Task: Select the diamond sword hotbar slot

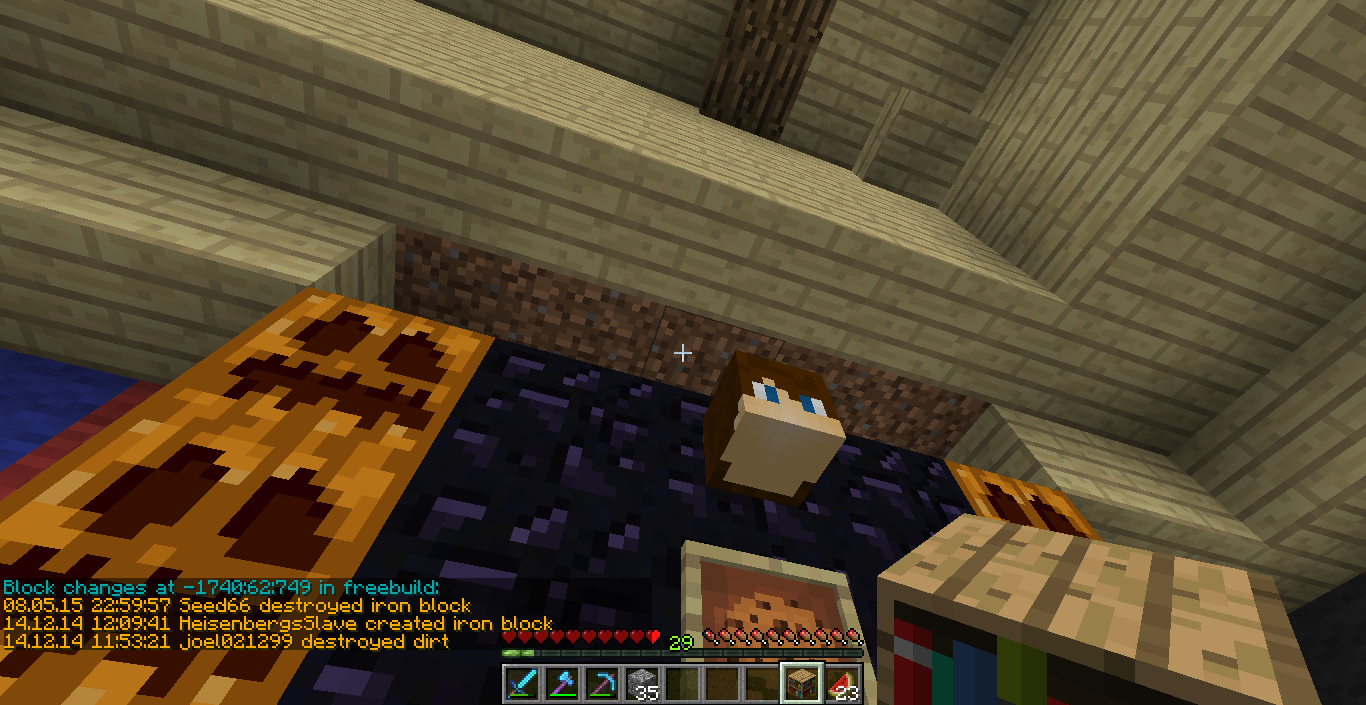Action: pyautogui.click(x=522, y=683)
